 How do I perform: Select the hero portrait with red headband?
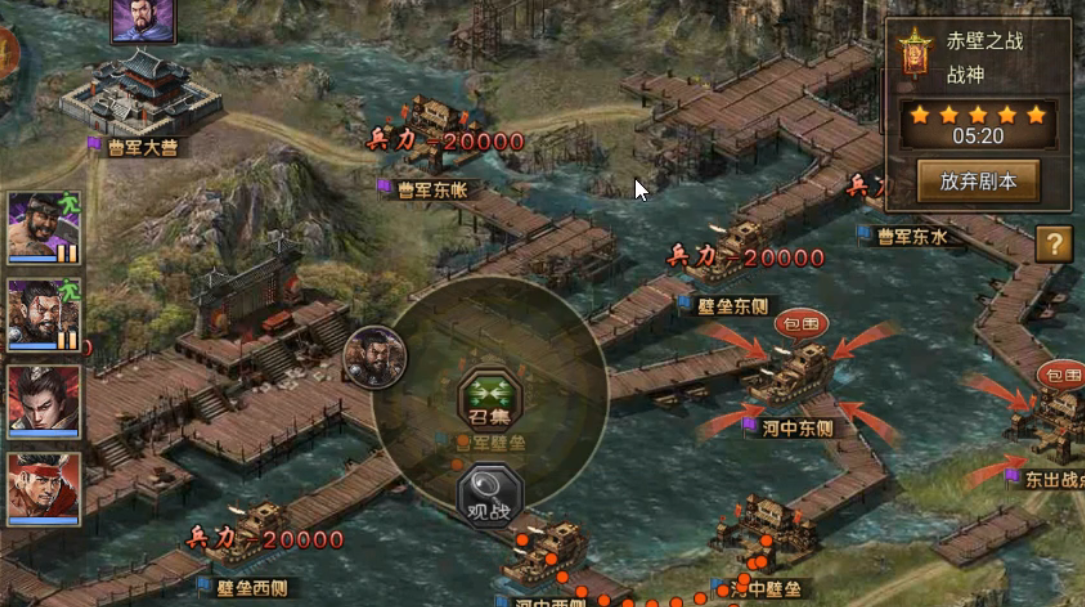click(x=44, y=489)
